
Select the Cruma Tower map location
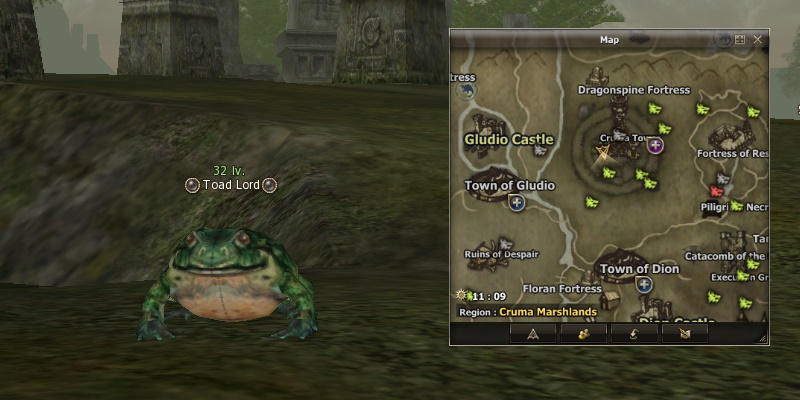pyautogui.click(x=623, y=138)
